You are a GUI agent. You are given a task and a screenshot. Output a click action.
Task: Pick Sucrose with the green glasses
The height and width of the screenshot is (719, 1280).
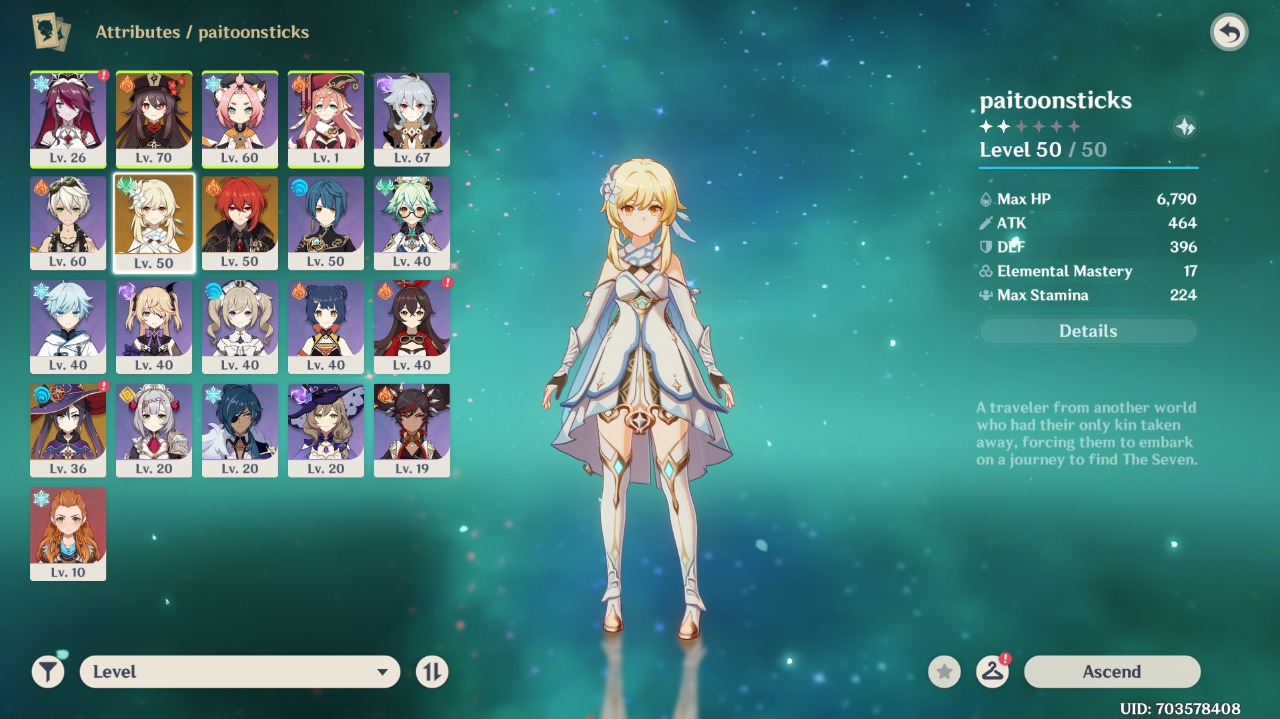(x=412, y=223)
